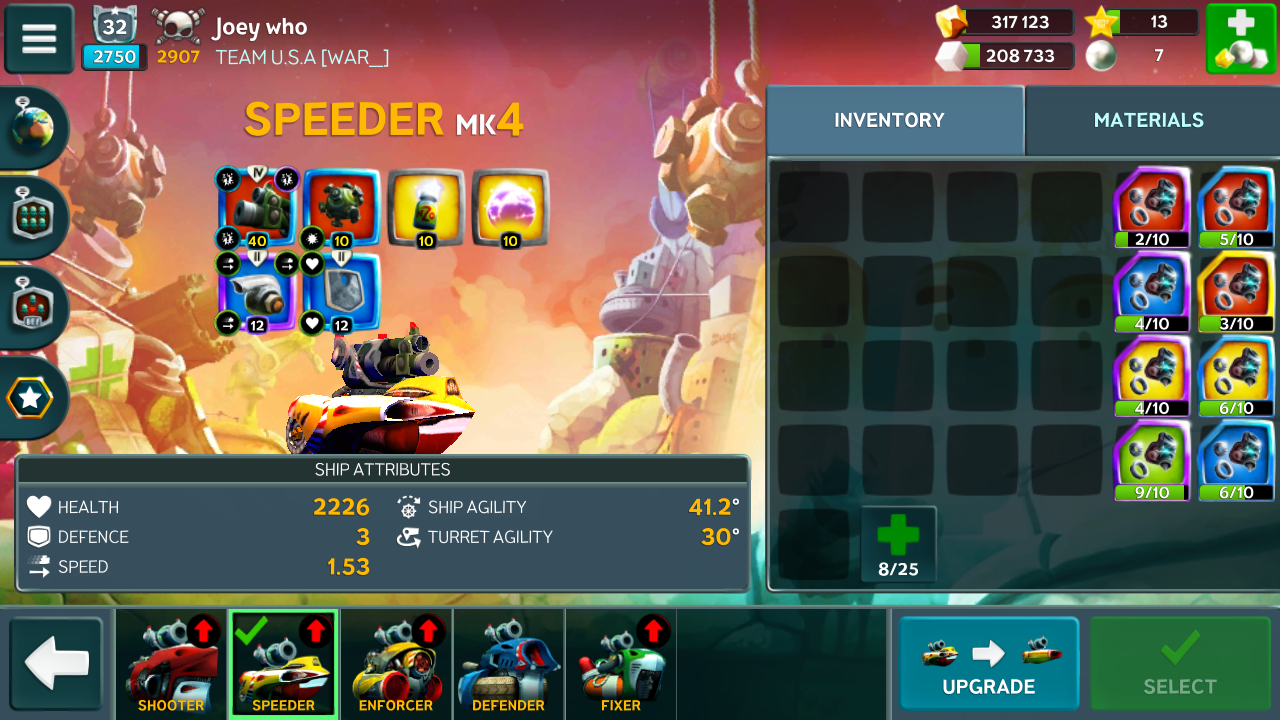Go back with the white arrow button
This screenshot has height=720, width=1280.
pos(57,664)
